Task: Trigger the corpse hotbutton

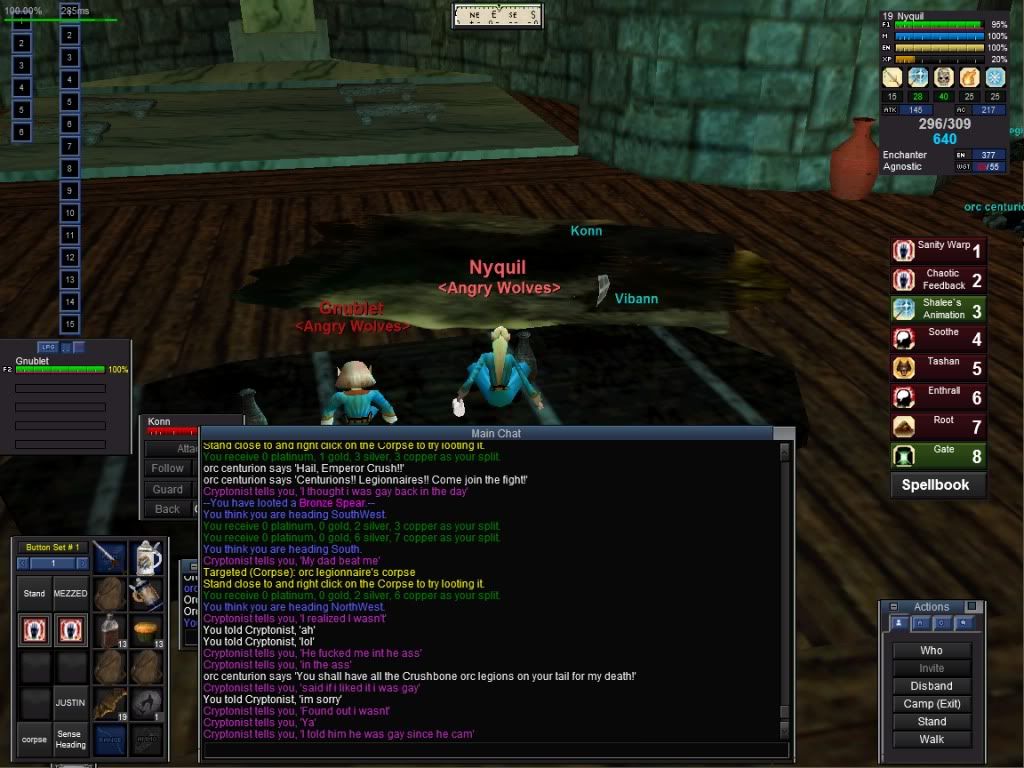Action: click(34, 740)
